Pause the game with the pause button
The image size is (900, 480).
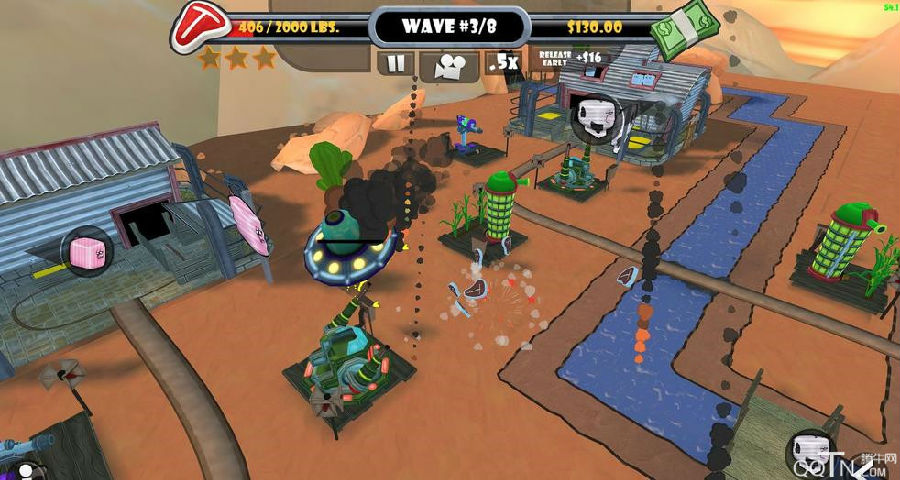(x=397, y=63)
